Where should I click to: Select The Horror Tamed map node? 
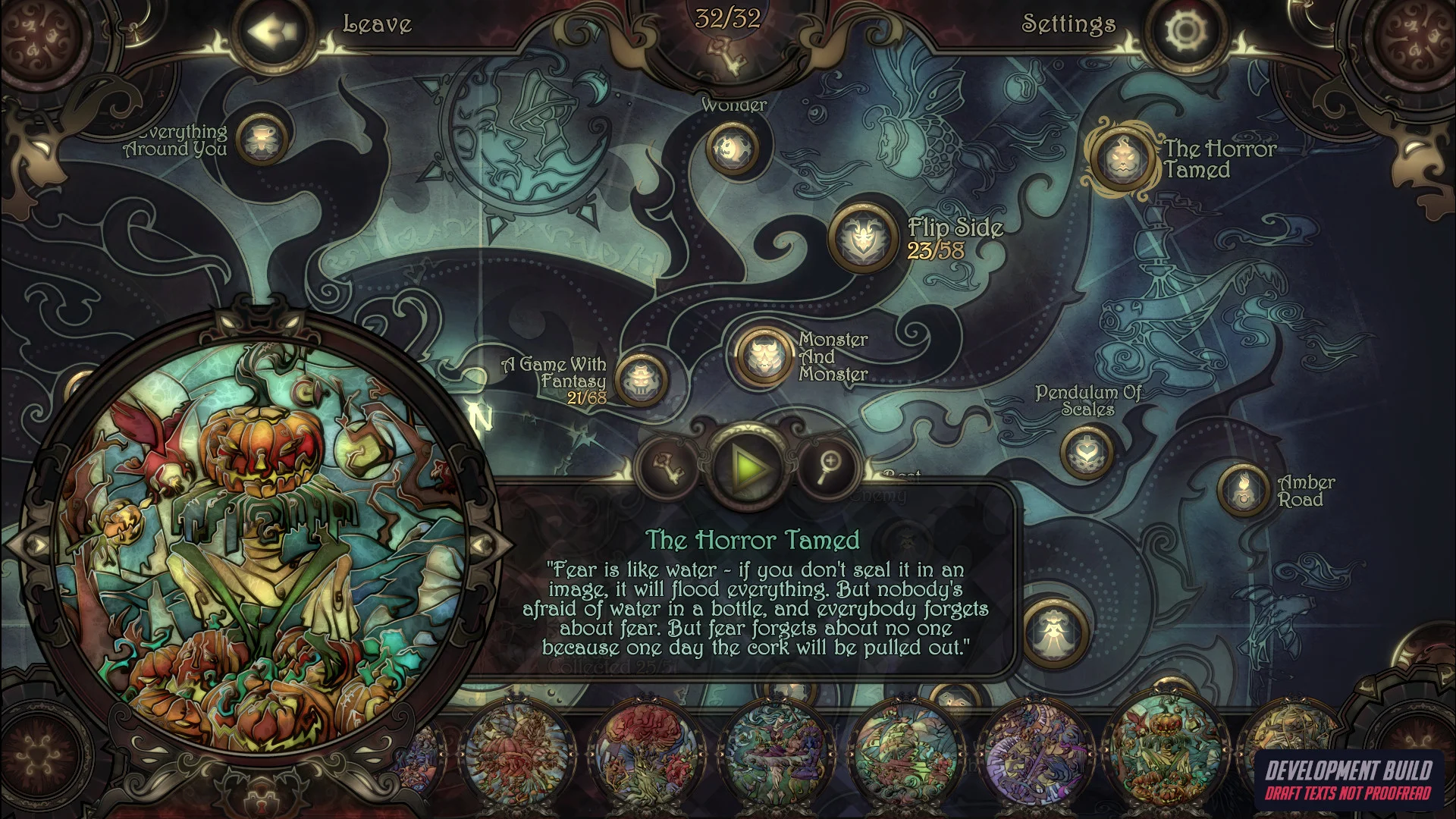pos(1122,158)
